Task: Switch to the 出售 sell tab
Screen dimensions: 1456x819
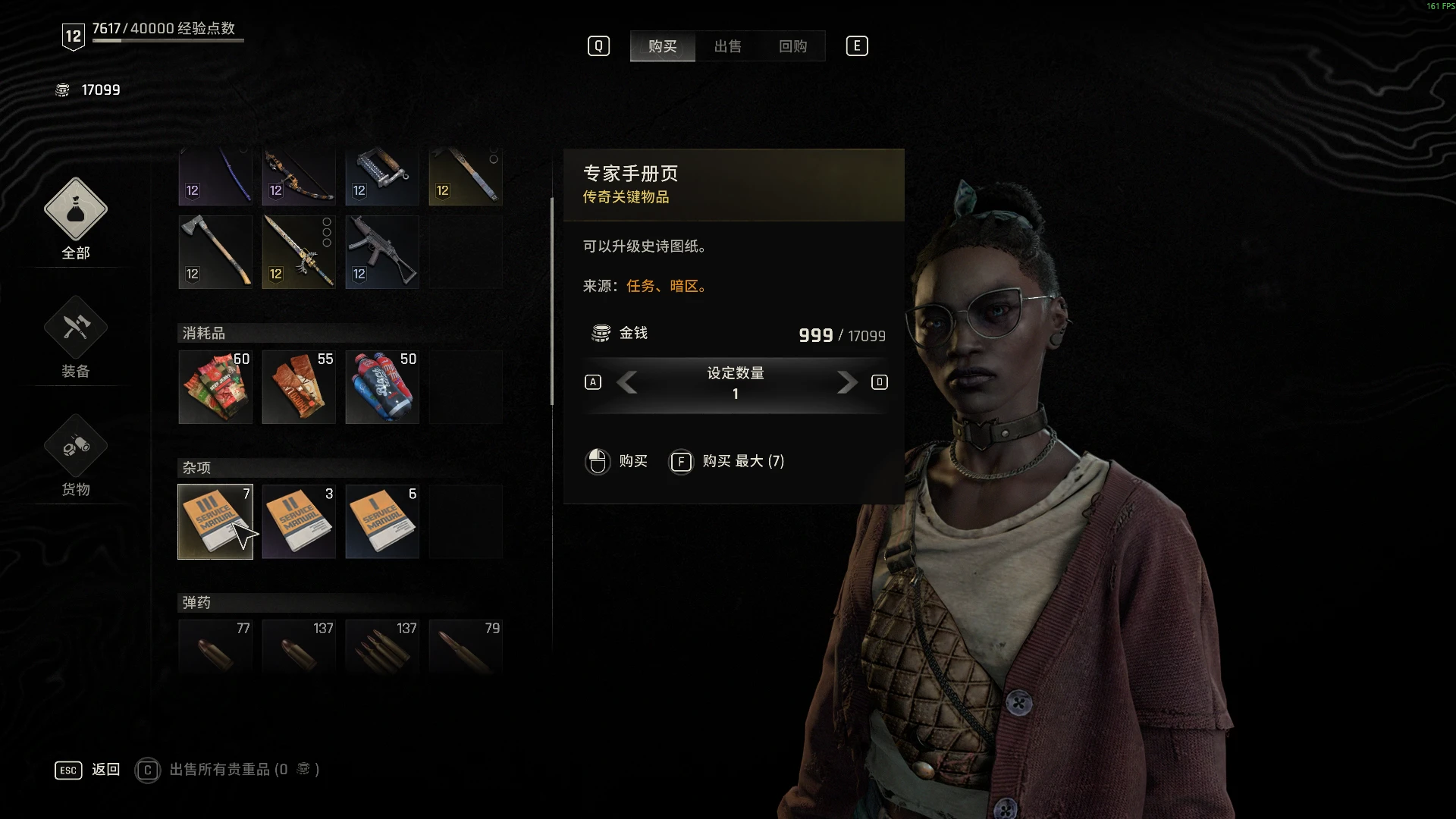Action: click(x=727, y=46)
